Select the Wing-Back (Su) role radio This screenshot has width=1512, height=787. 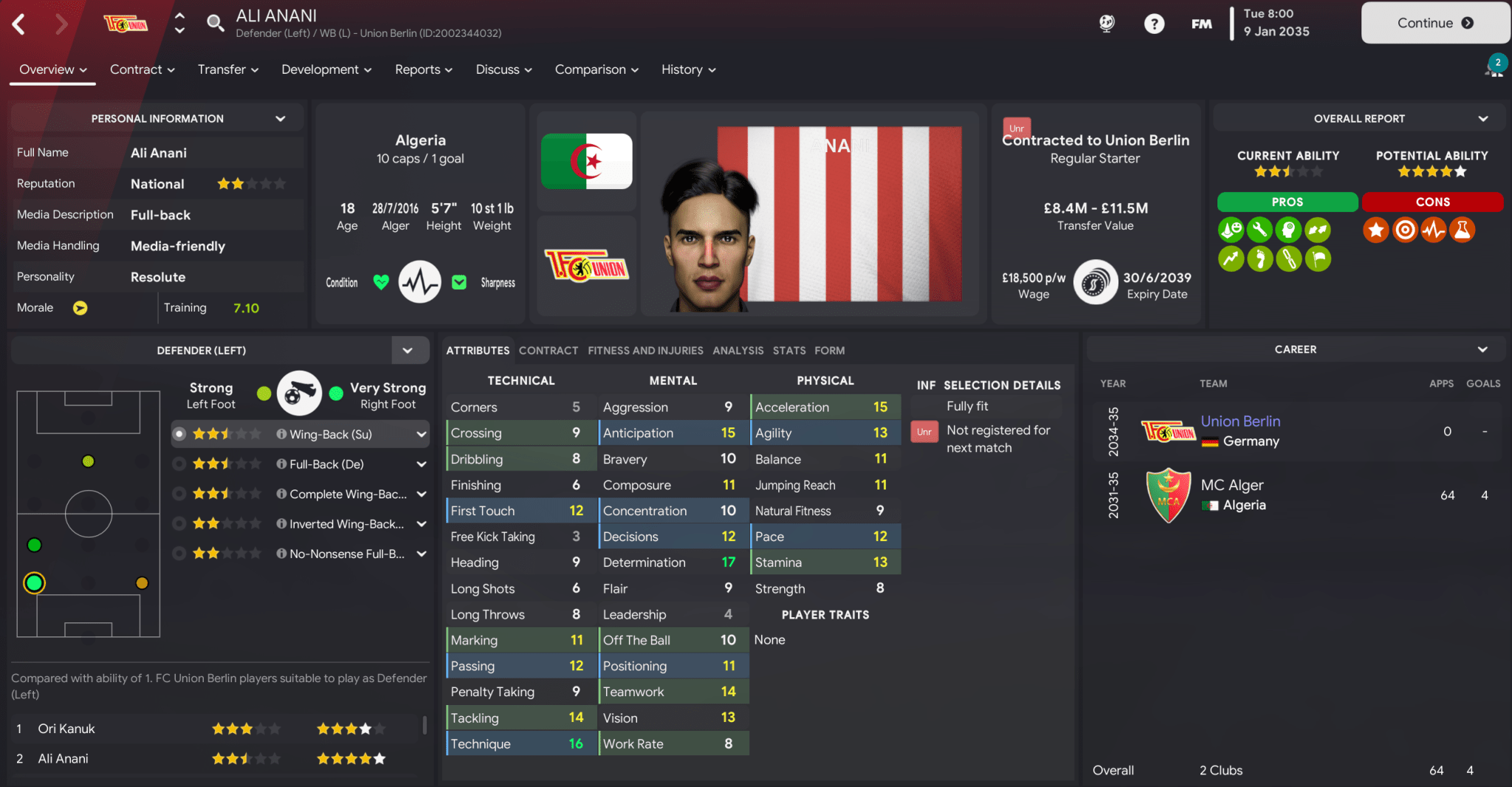point(178,434)
